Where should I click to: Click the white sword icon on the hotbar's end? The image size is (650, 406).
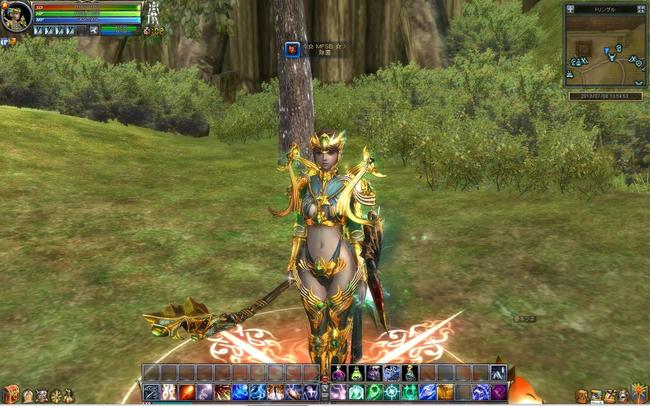pyautogui.click(x=498, y=373)
